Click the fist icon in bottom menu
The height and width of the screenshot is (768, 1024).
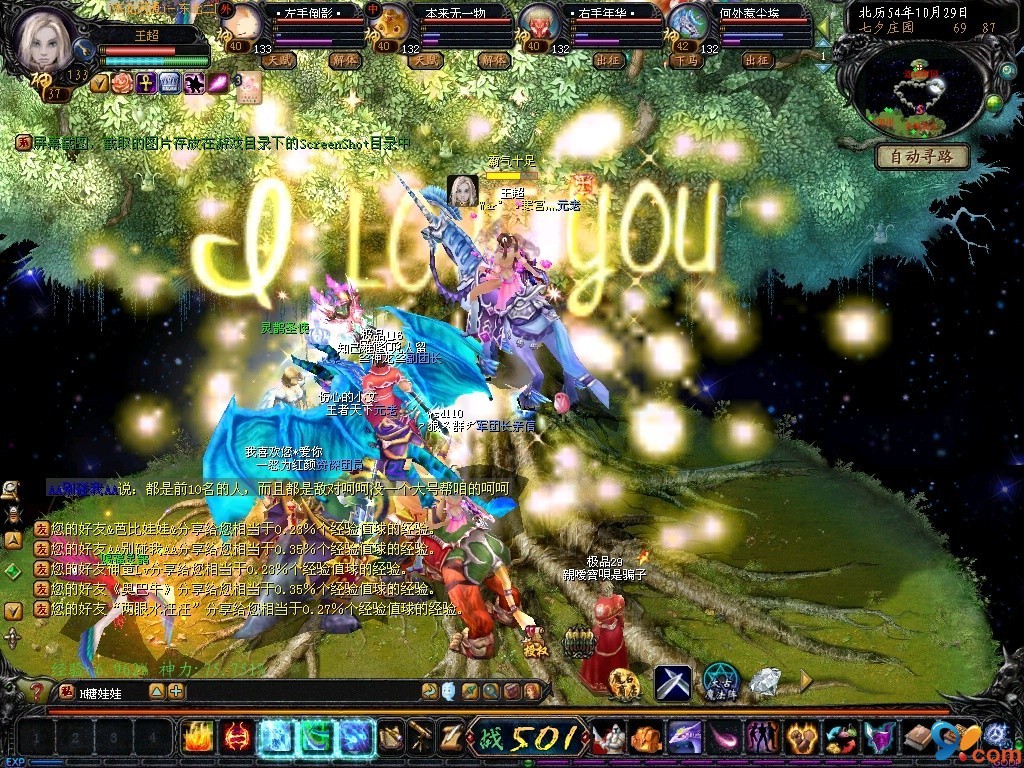pos(643,738)
